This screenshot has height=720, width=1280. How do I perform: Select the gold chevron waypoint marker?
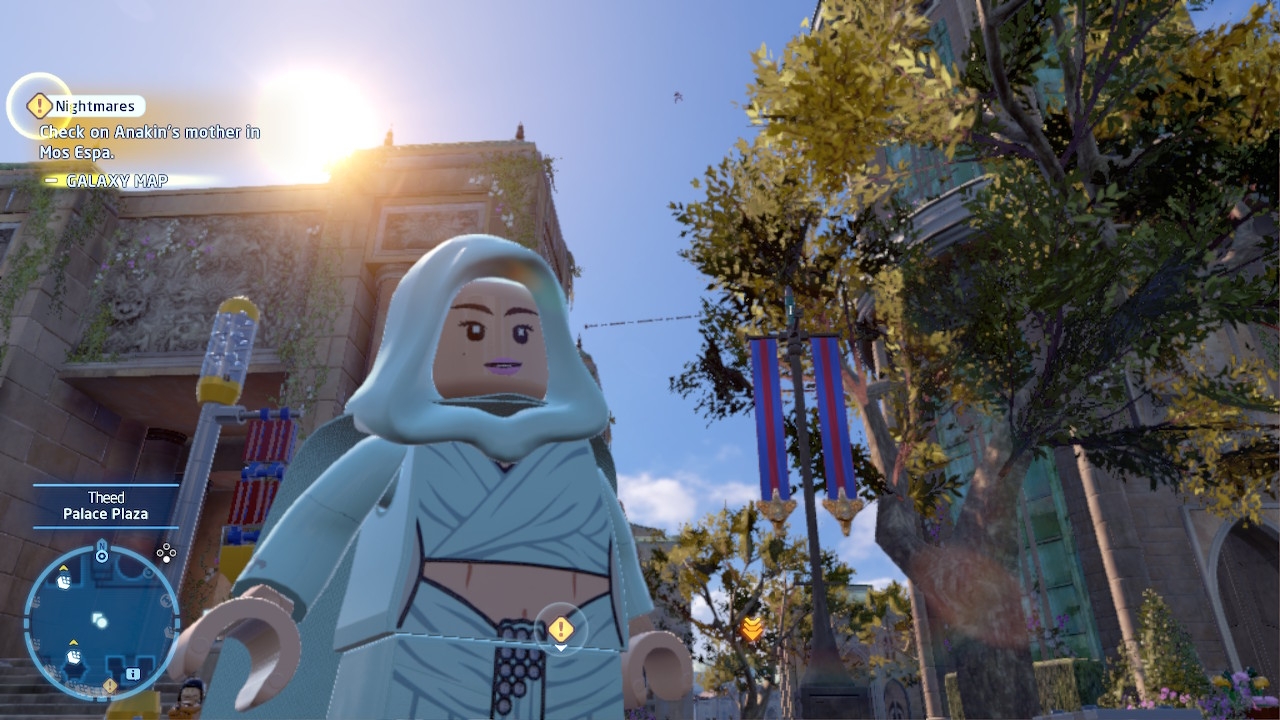752,628
